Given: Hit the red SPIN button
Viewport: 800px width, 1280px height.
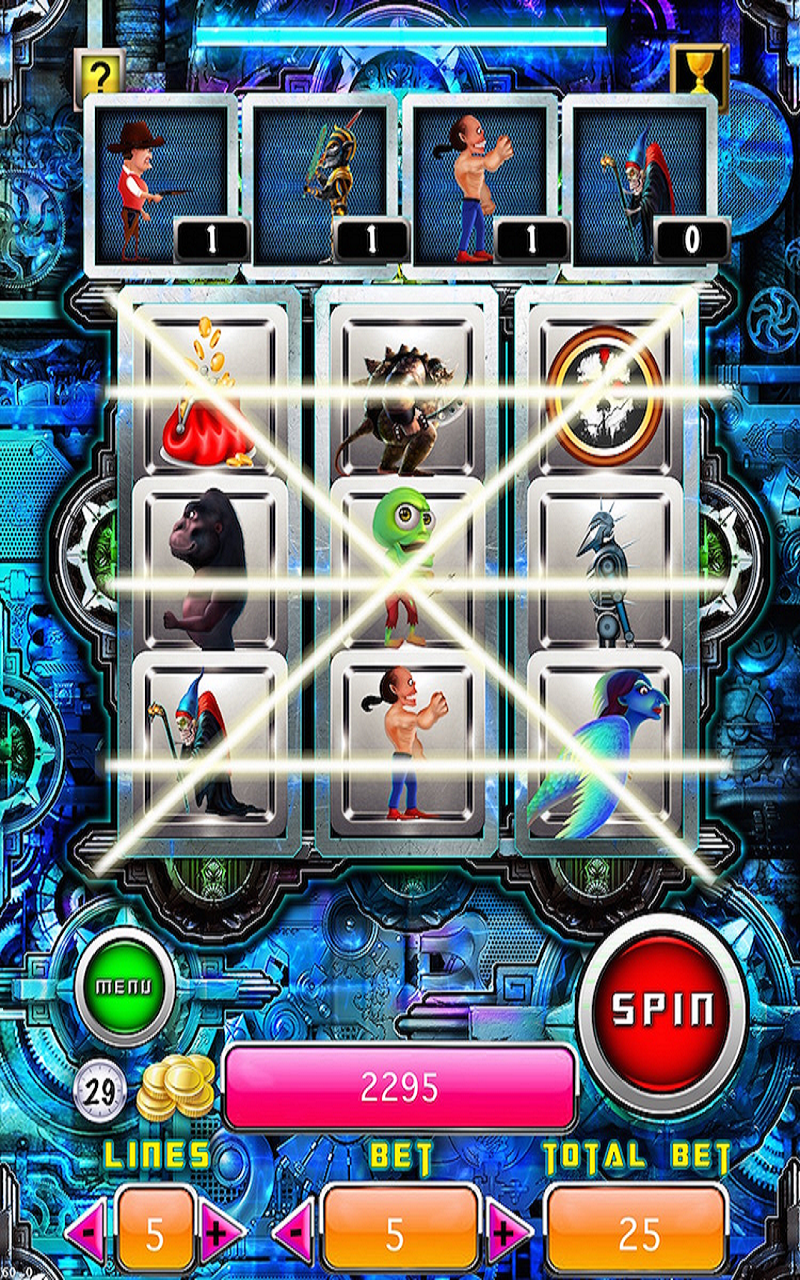Looking at the screenshot, I should click(x=663, y=1010).
